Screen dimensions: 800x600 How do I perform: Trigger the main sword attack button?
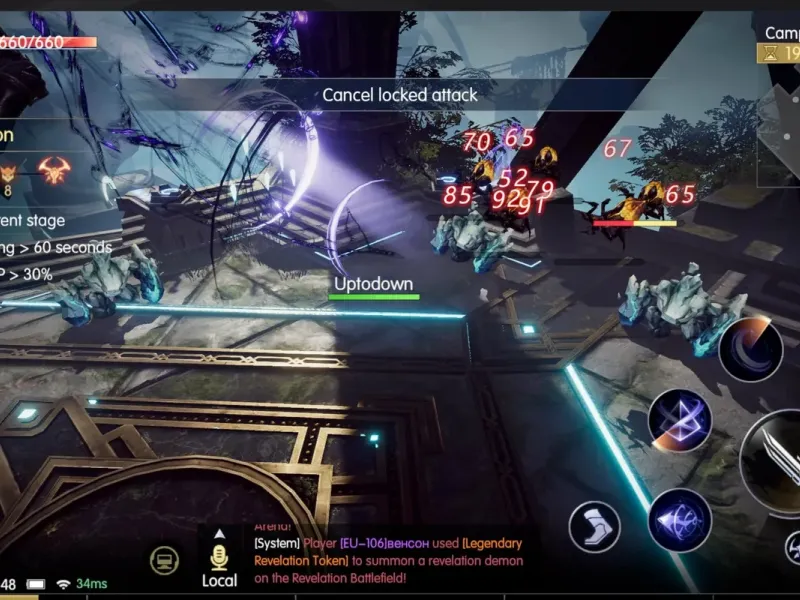pos(775,460)
